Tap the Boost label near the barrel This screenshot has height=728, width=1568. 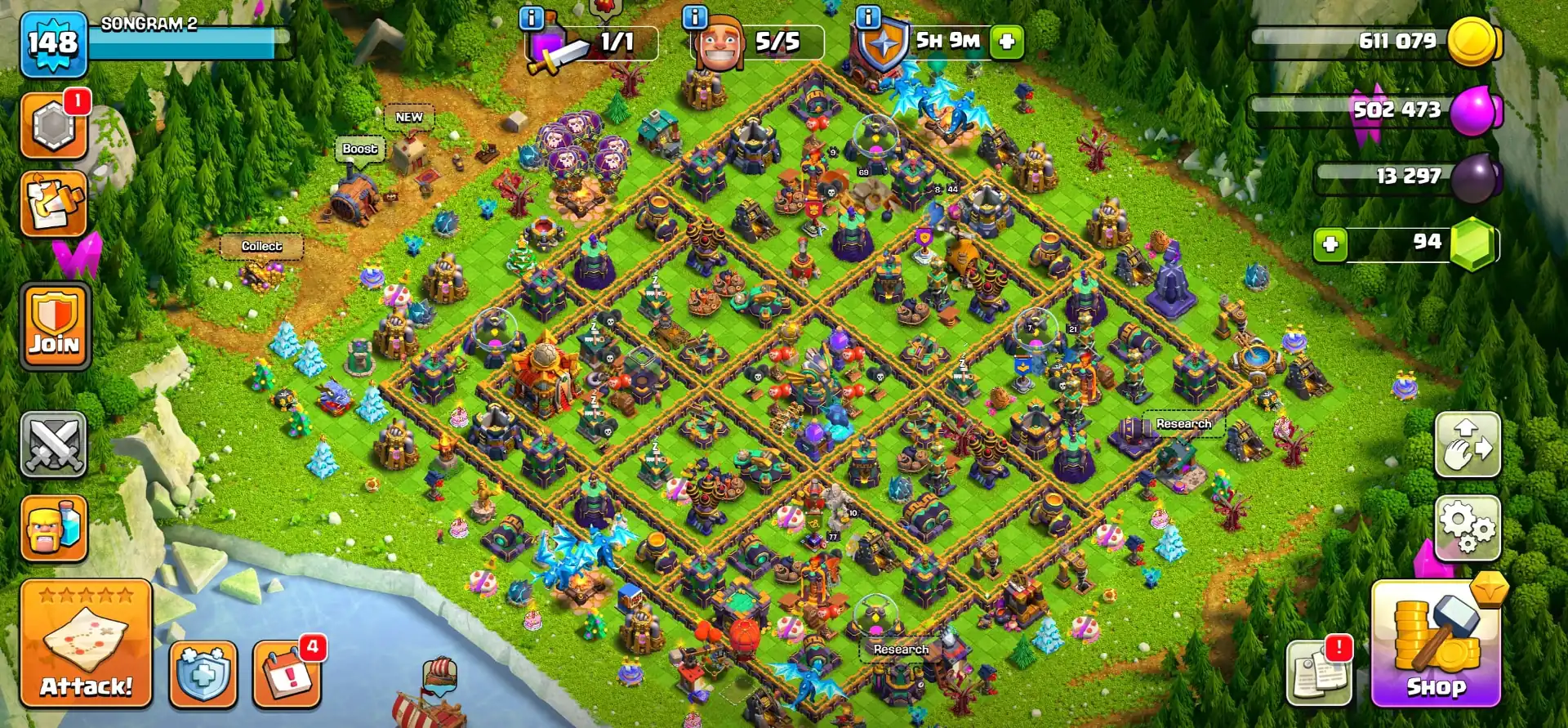coord(360,148)
